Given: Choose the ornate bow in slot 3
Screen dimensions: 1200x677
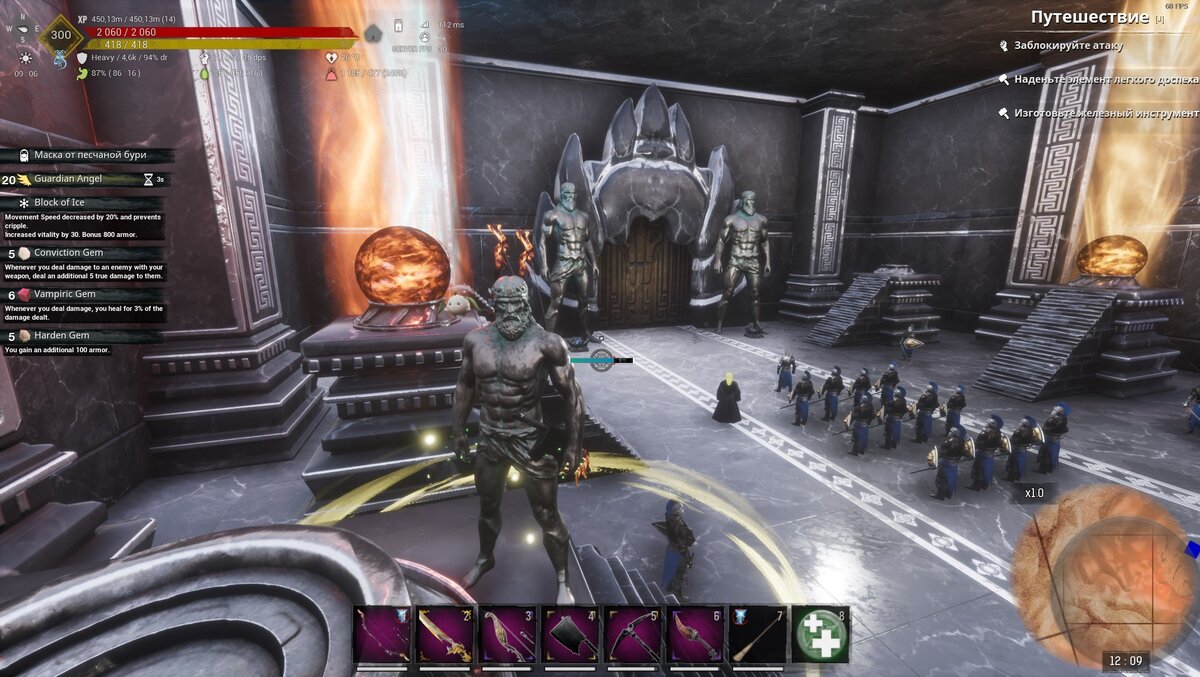Looking at the screenshot, I should [x=509, y=634].
